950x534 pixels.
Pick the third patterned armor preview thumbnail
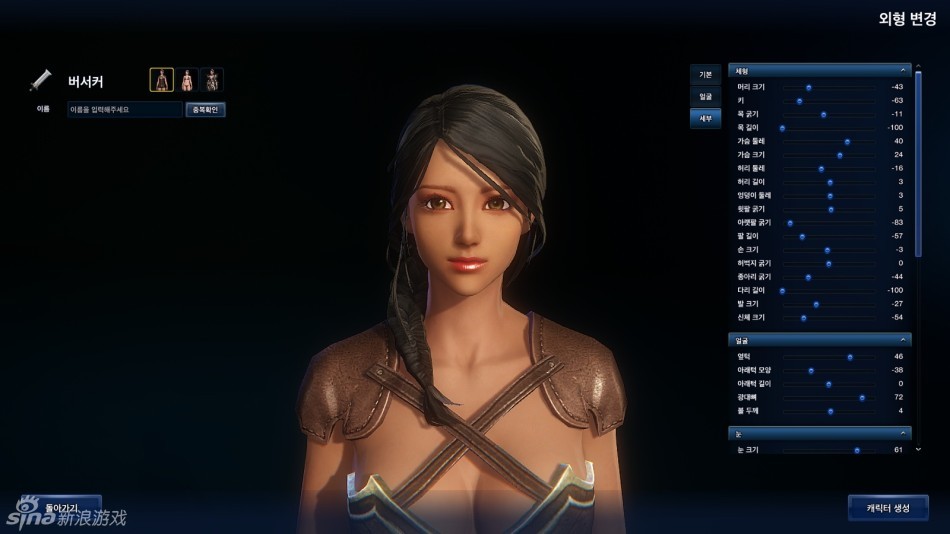212,80
